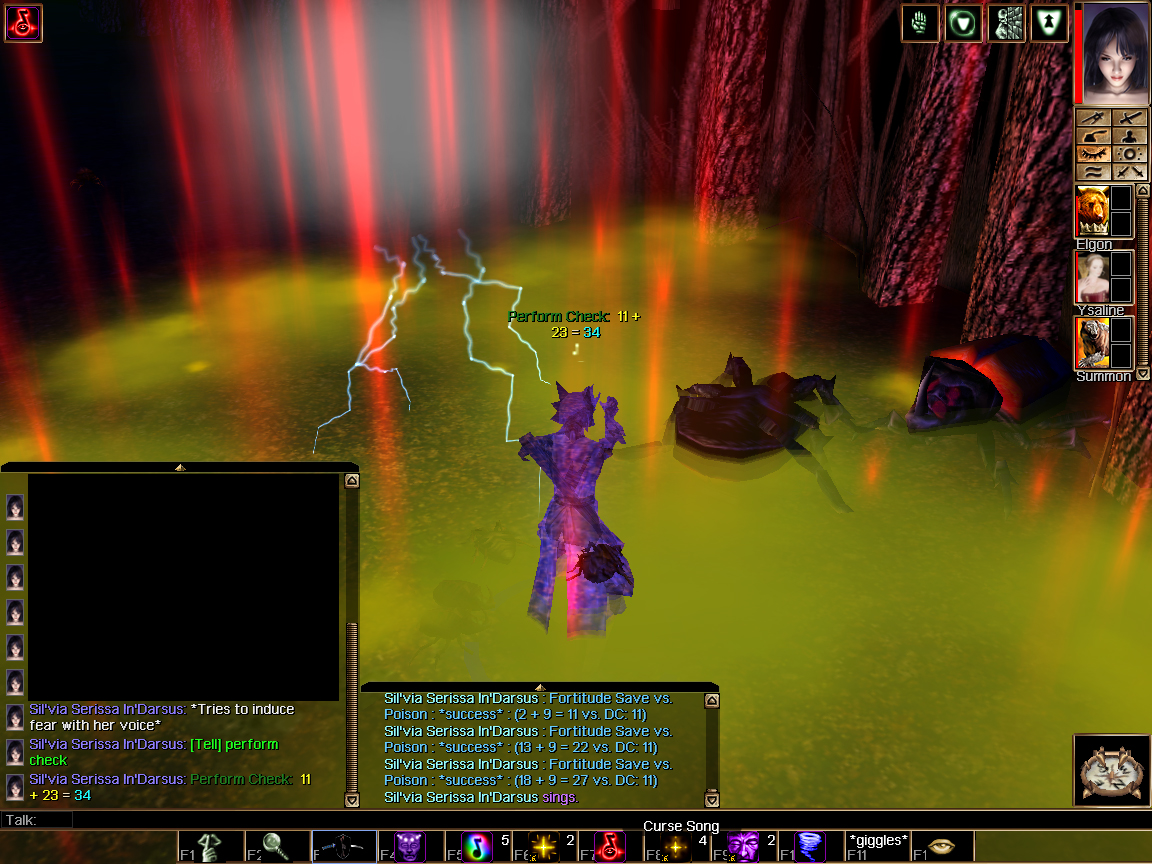This screenshot has height=864, width=1152.
Task: Click the green hand effect icon
Action: (919, 23)
